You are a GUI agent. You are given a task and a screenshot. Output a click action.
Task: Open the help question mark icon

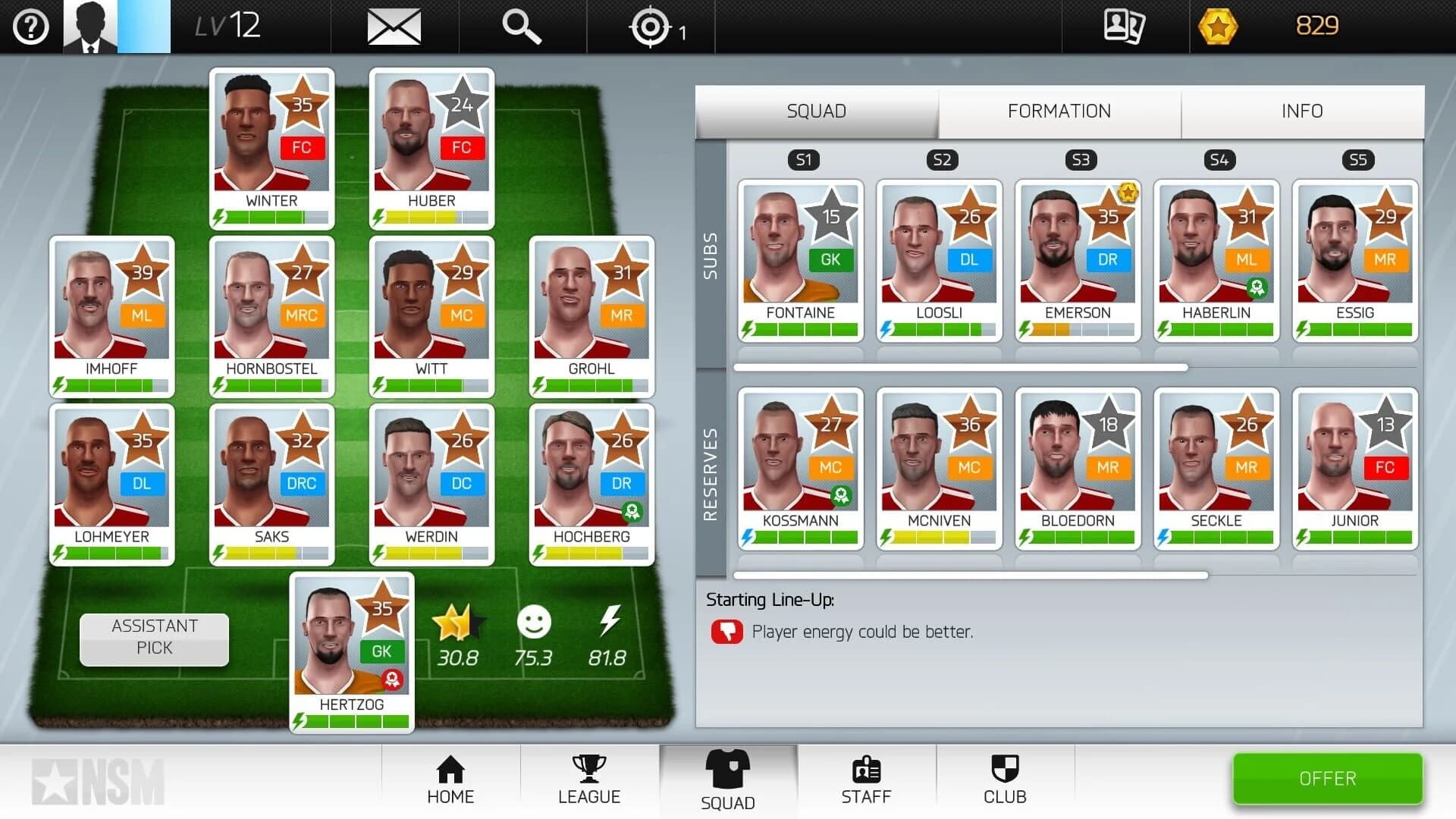[30, 25]
